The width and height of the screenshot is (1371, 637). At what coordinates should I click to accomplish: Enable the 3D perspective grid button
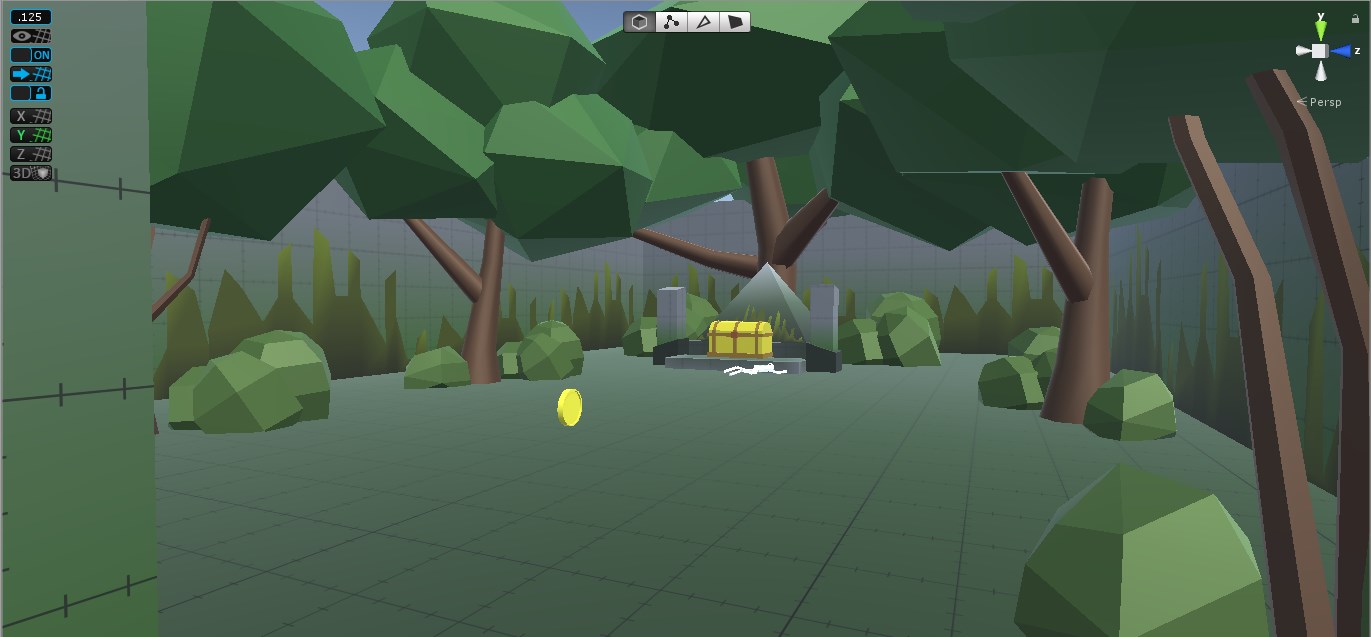(30, 173)
